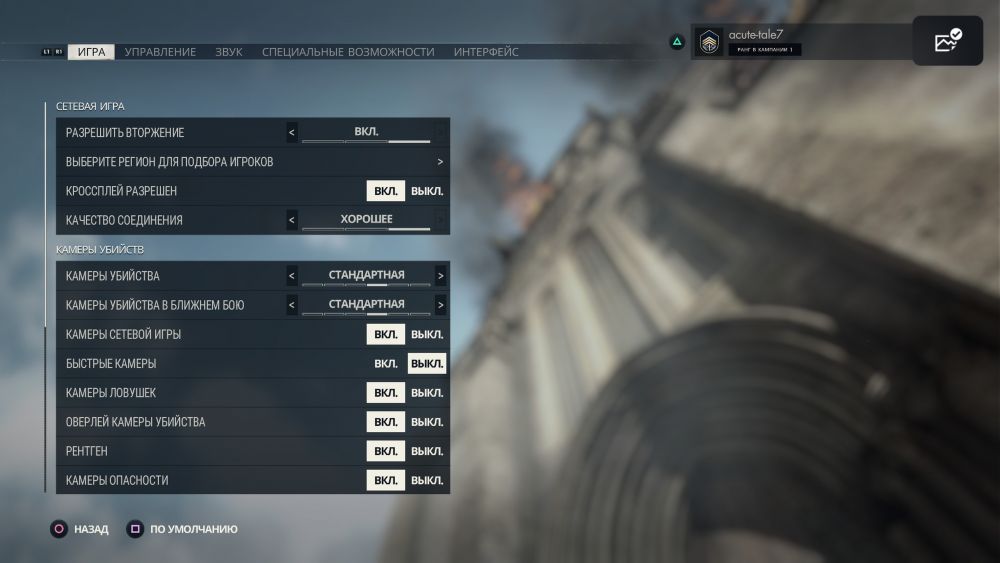Disable Оверлей камеры убийства via Выкл.

[x=427, y=422]
